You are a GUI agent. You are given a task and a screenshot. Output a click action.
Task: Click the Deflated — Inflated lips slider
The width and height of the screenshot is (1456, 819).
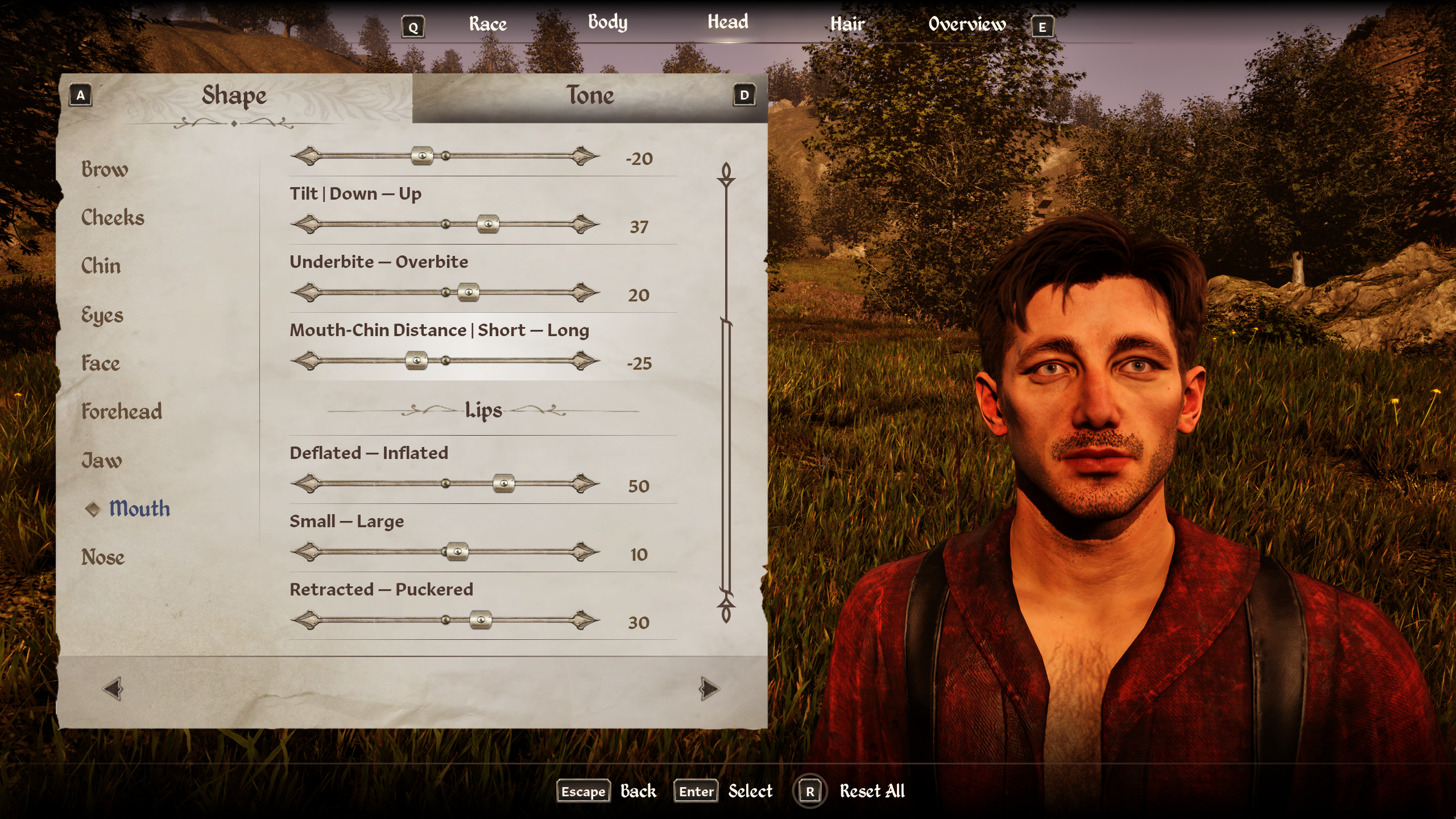tap(503, 483)
